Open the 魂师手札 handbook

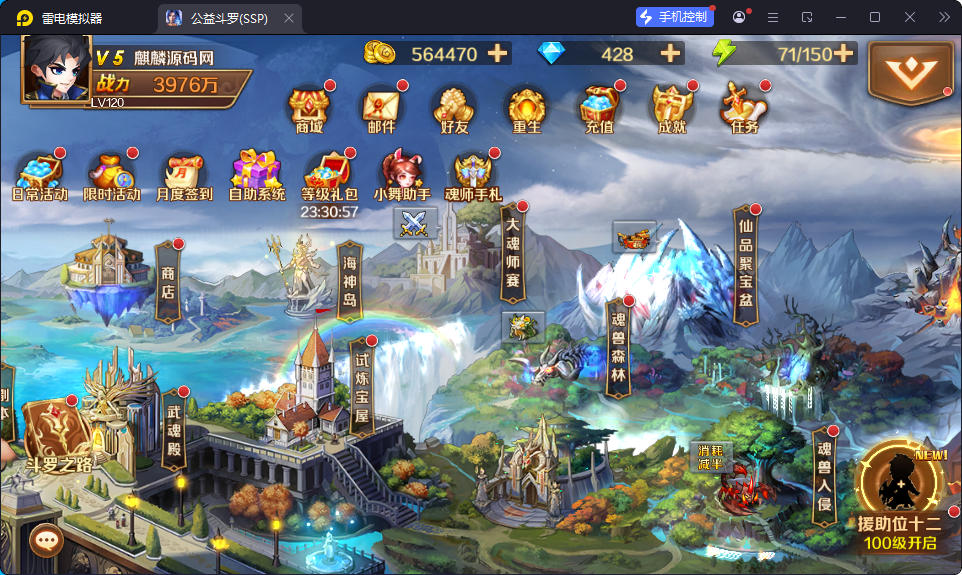[473, 177]
